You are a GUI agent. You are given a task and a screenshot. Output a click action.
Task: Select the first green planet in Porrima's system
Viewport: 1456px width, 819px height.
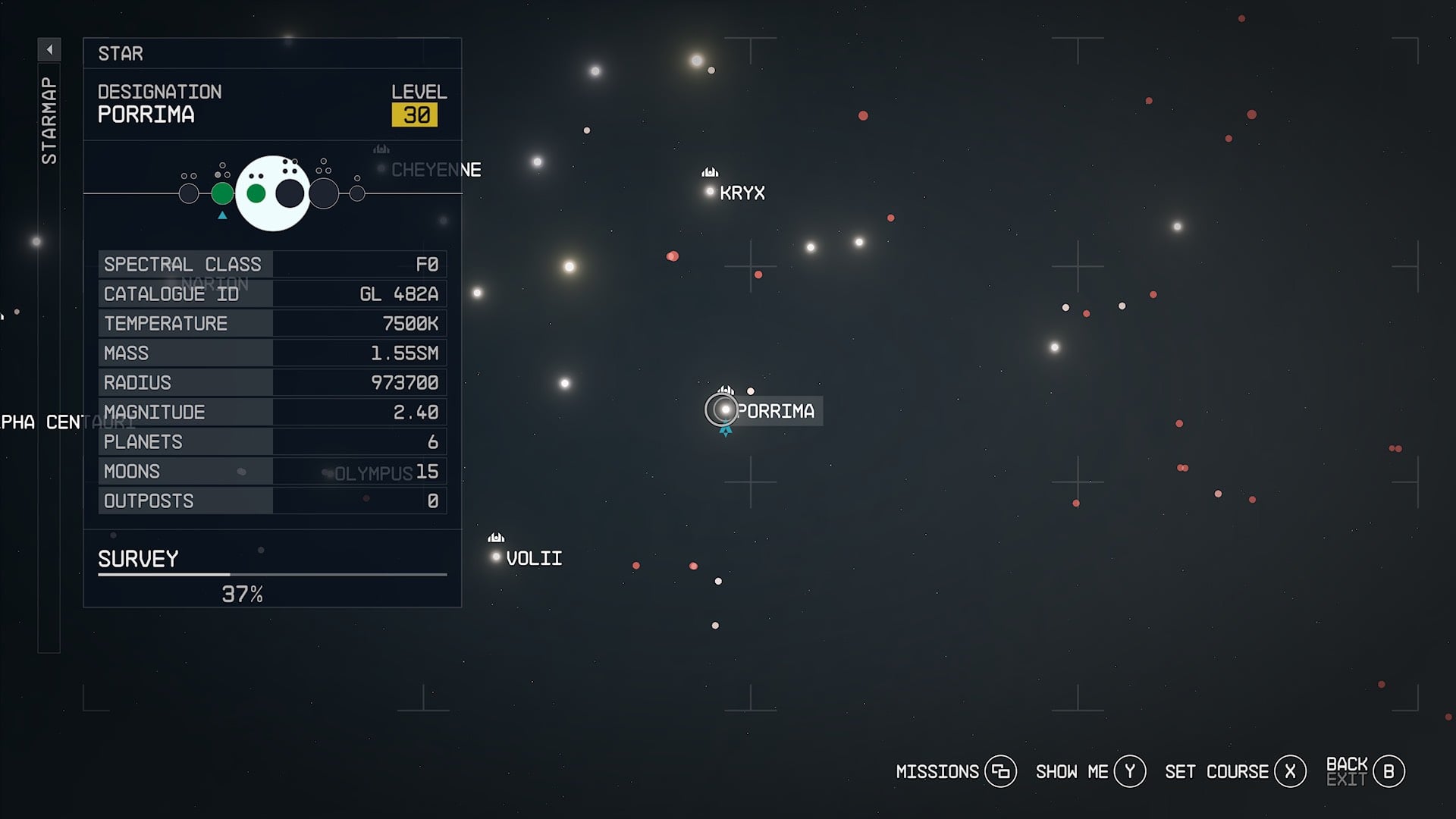(222, 192)
